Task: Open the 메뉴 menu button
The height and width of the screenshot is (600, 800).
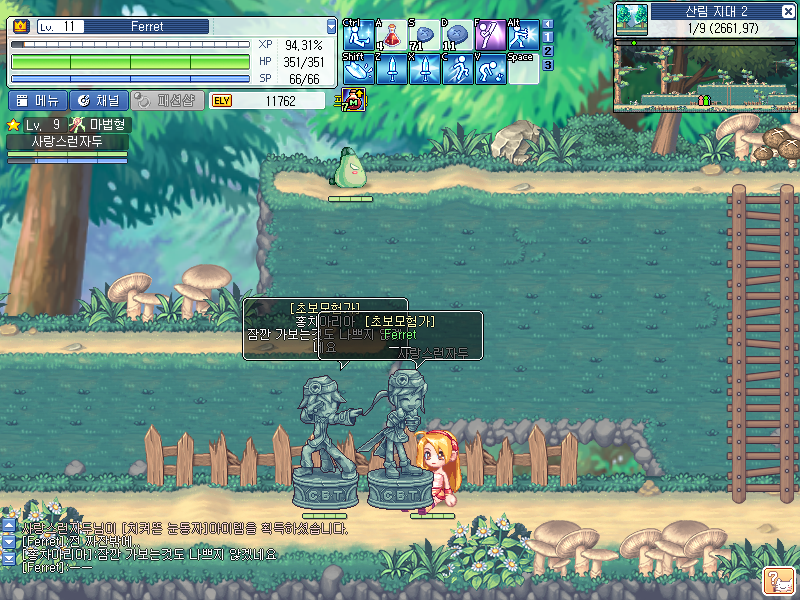Action: click(x=38, y=100)
